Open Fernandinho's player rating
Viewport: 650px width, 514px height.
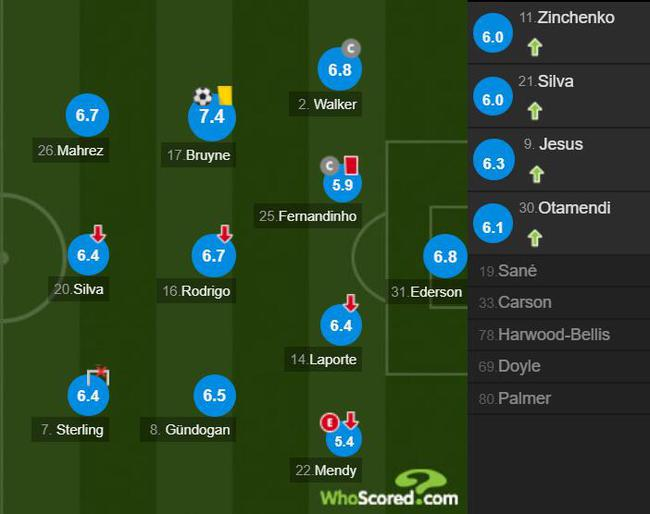point(339,184)
